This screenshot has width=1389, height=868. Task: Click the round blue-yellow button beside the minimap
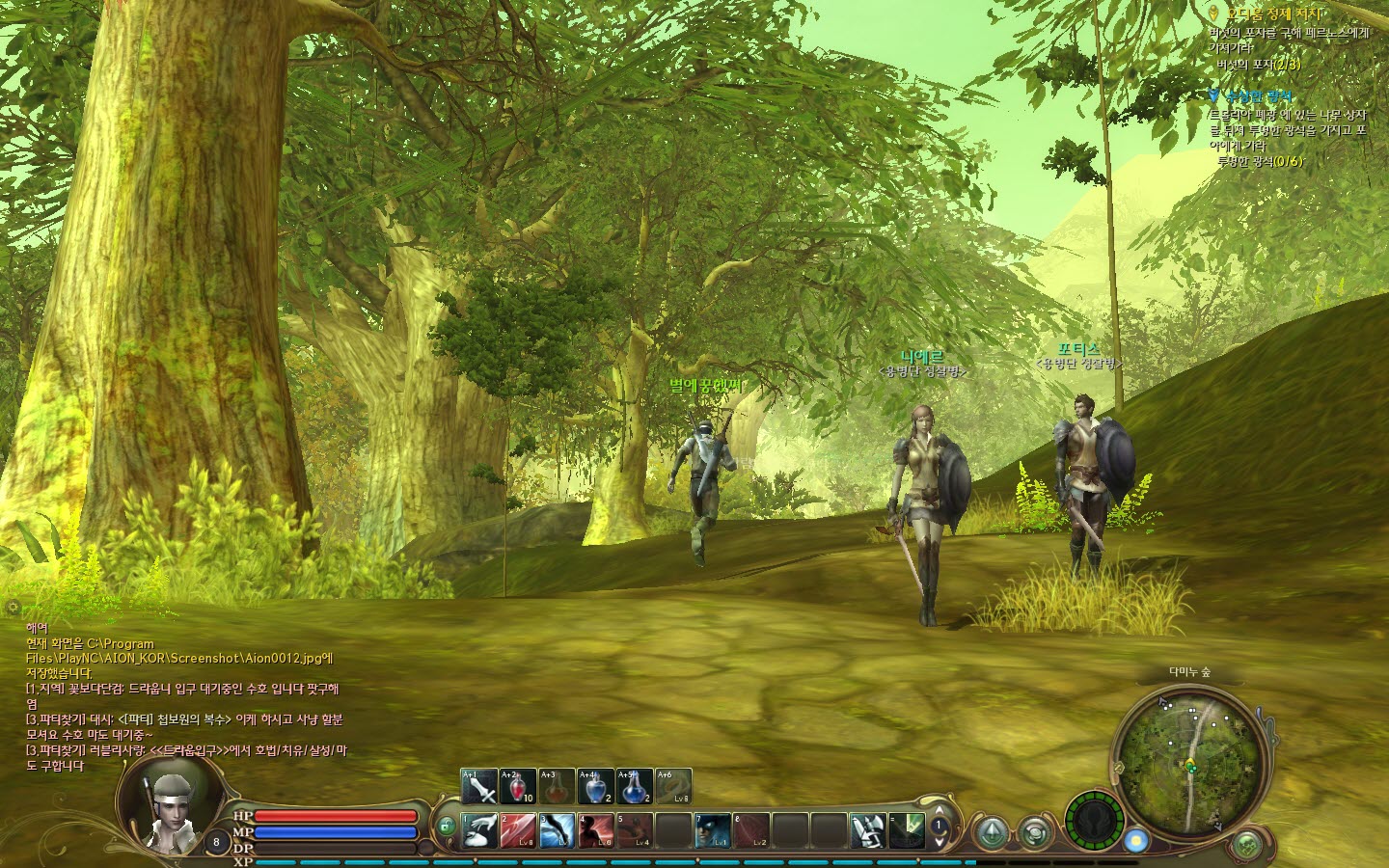1136,840
